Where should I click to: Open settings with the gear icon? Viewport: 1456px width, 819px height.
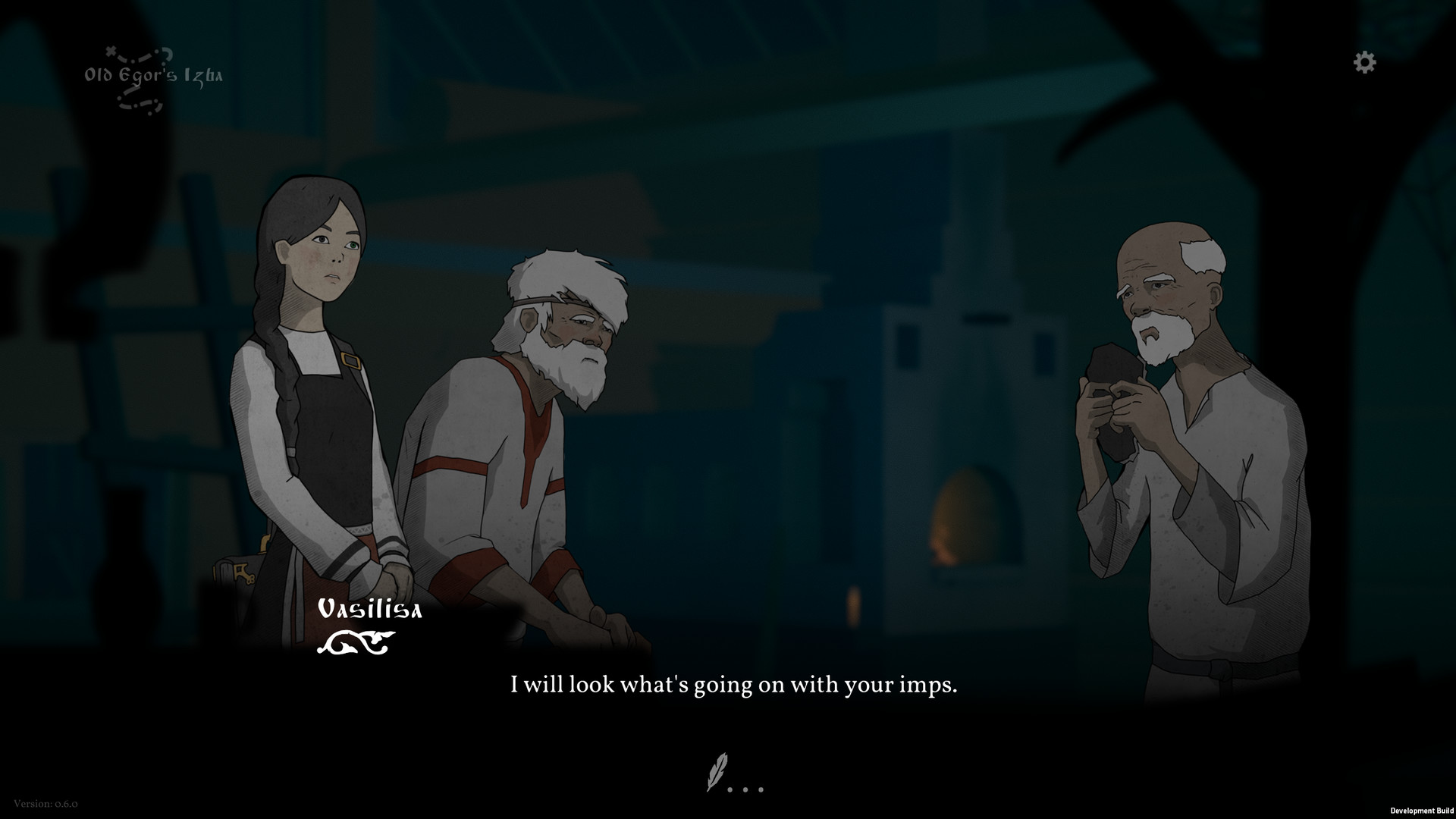[1364, 62]
